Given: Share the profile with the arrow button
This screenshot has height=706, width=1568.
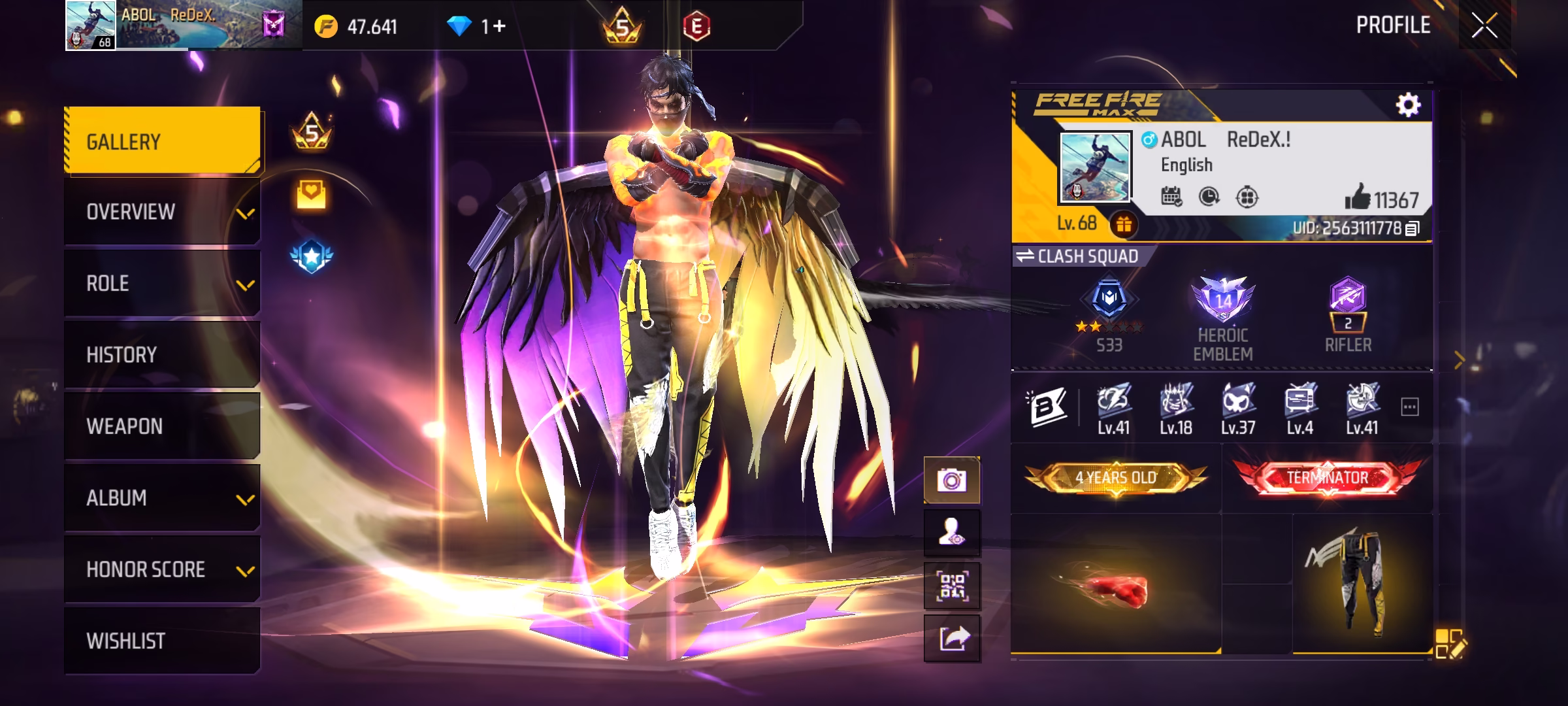Looking at the screenshot, I should pyautogui.click(x=951, y=638).
